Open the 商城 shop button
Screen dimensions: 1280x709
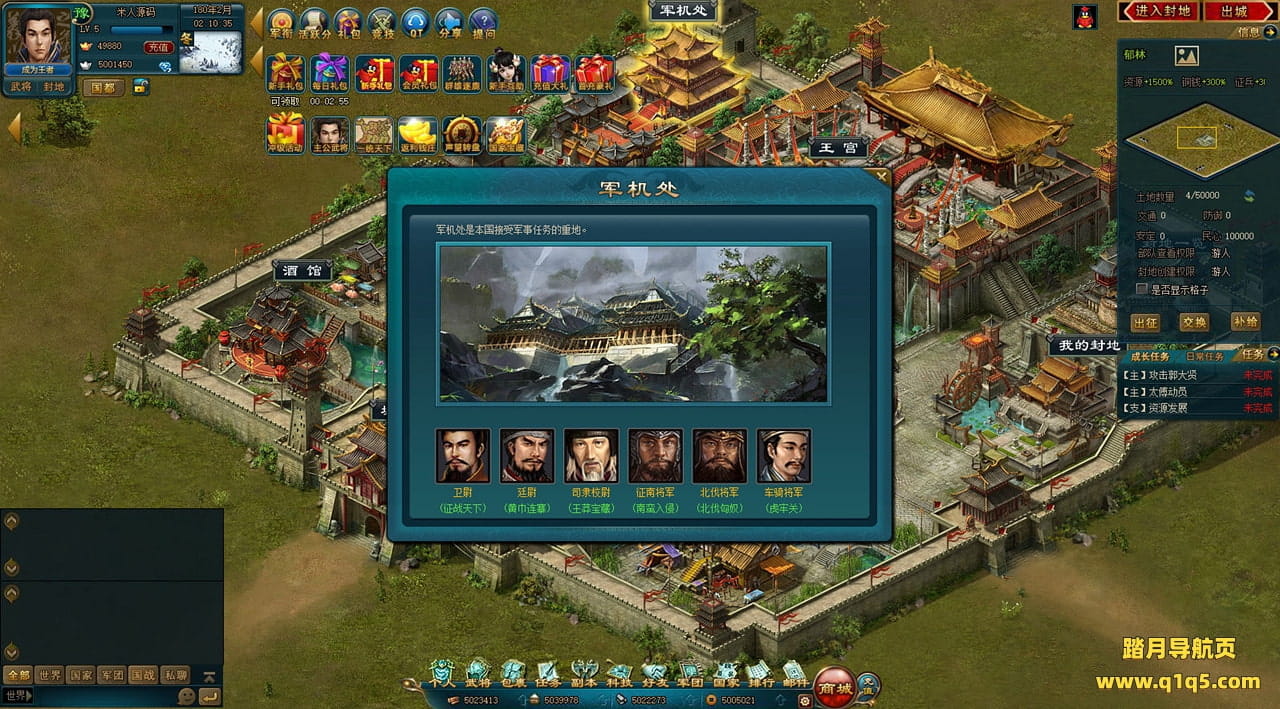click(834, 687)
